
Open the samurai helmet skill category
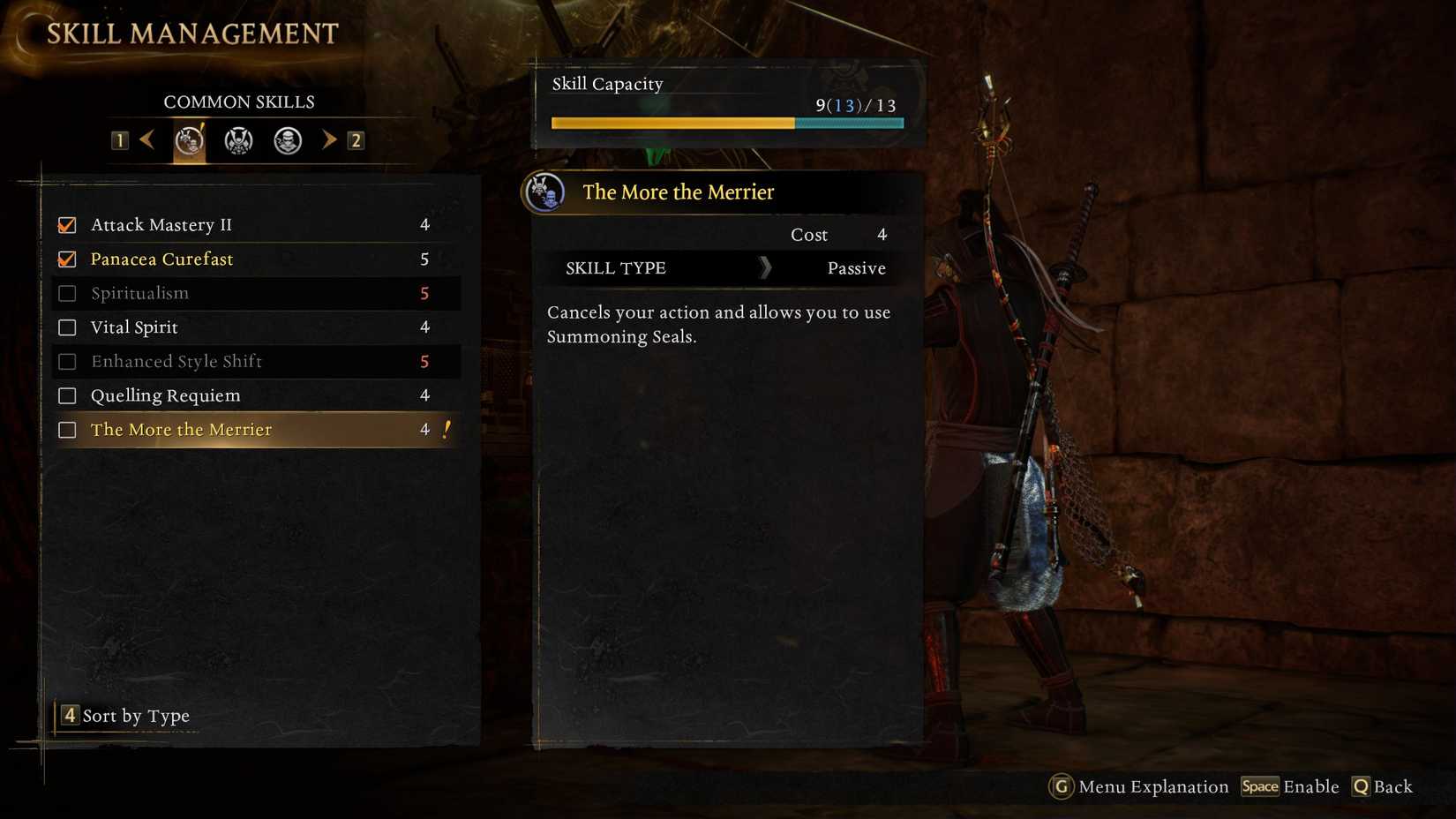click(236, 139)
